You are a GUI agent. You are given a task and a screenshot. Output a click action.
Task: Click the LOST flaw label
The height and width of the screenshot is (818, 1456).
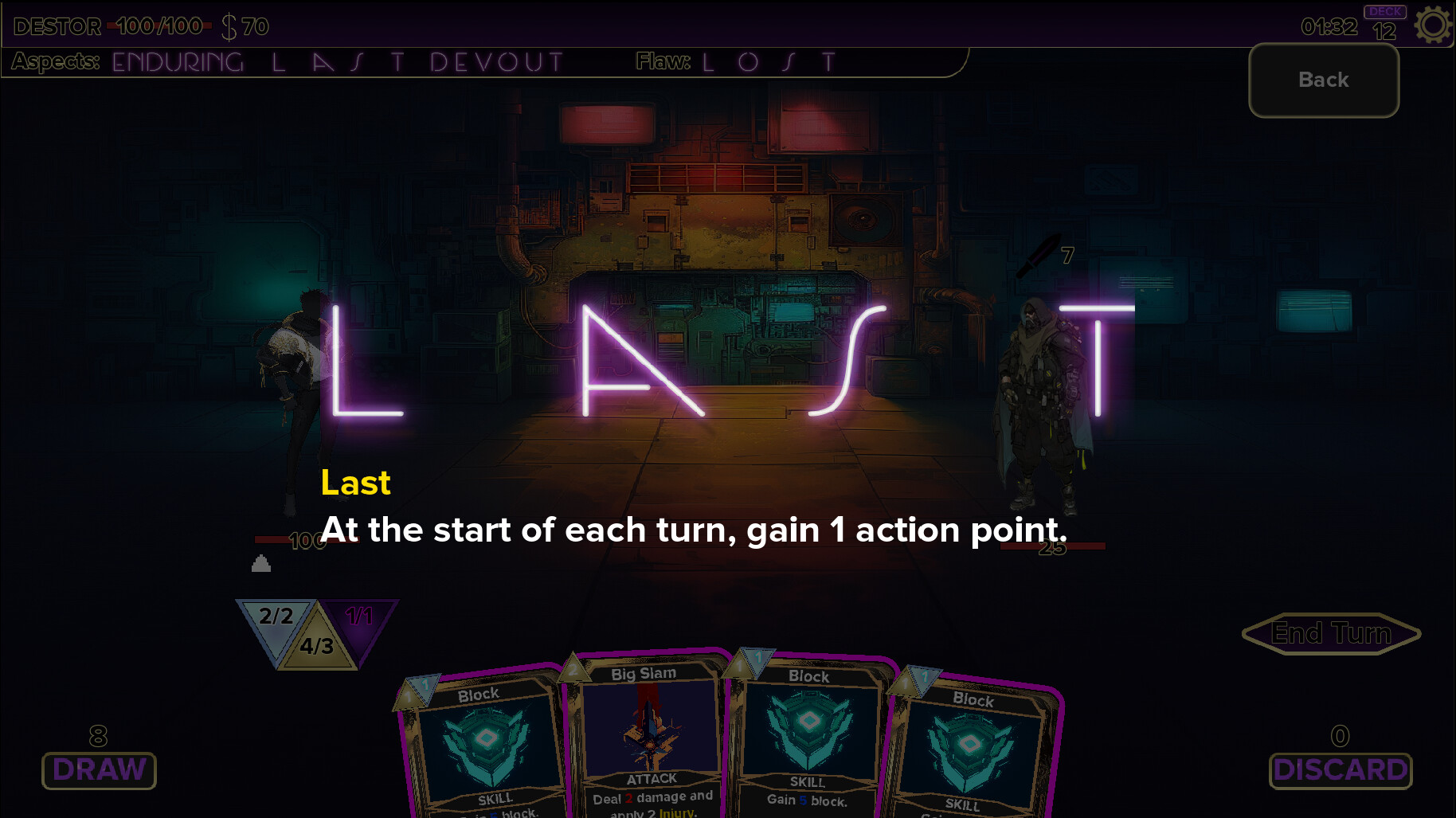pyautogui.click(x=766, y=60)
